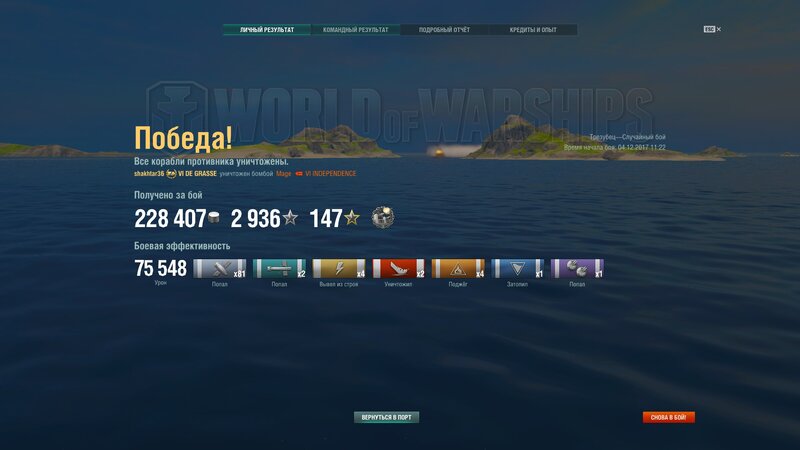The image size is (800, 450).
Task: View the Кредиты и опыт tab
Action: (x=532, y=30)
